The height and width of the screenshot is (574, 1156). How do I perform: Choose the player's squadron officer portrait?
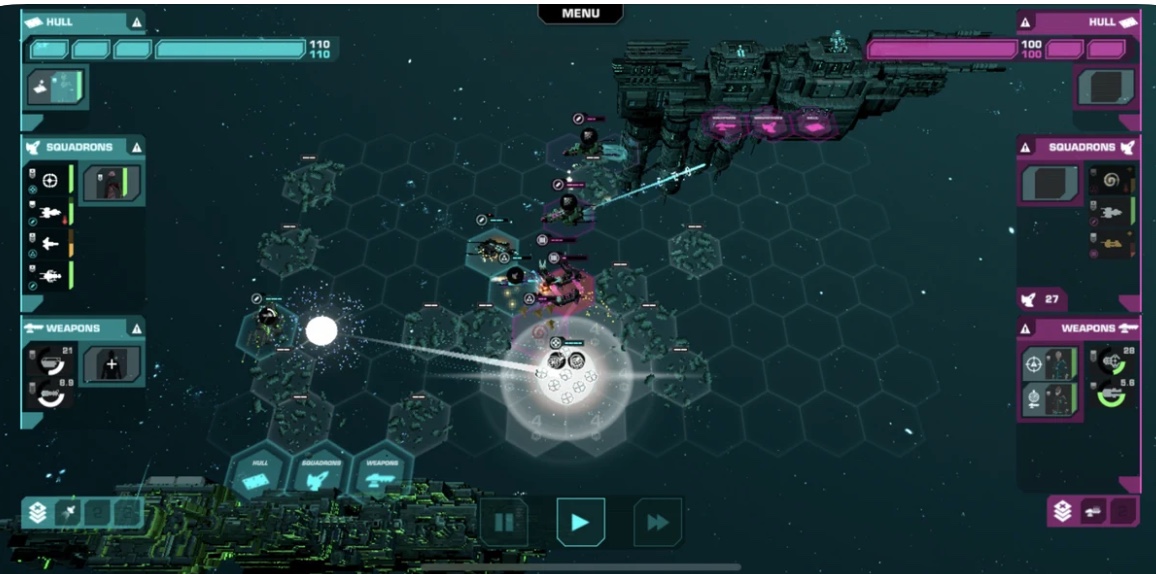[111, 183]
